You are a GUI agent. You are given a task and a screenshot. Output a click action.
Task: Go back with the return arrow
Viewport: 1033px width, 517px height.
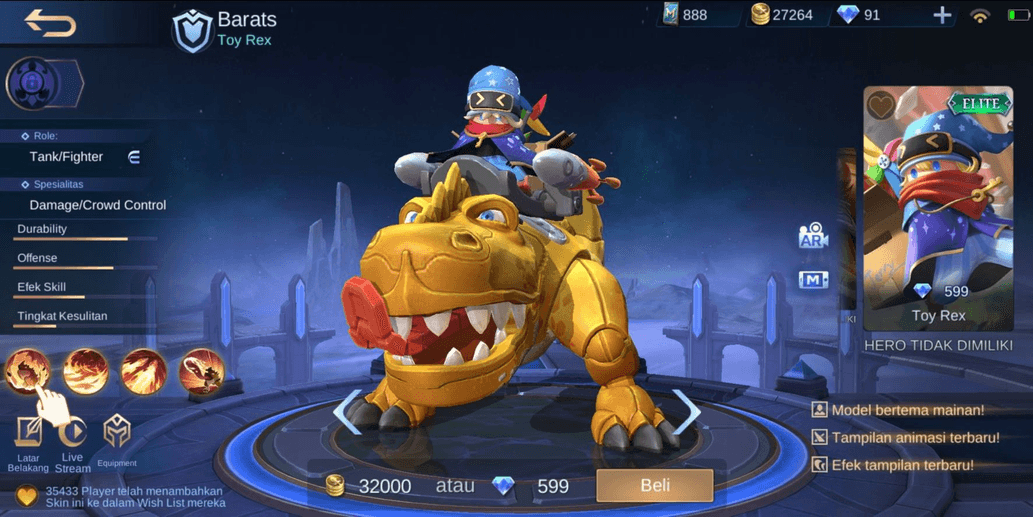(50, 22)
